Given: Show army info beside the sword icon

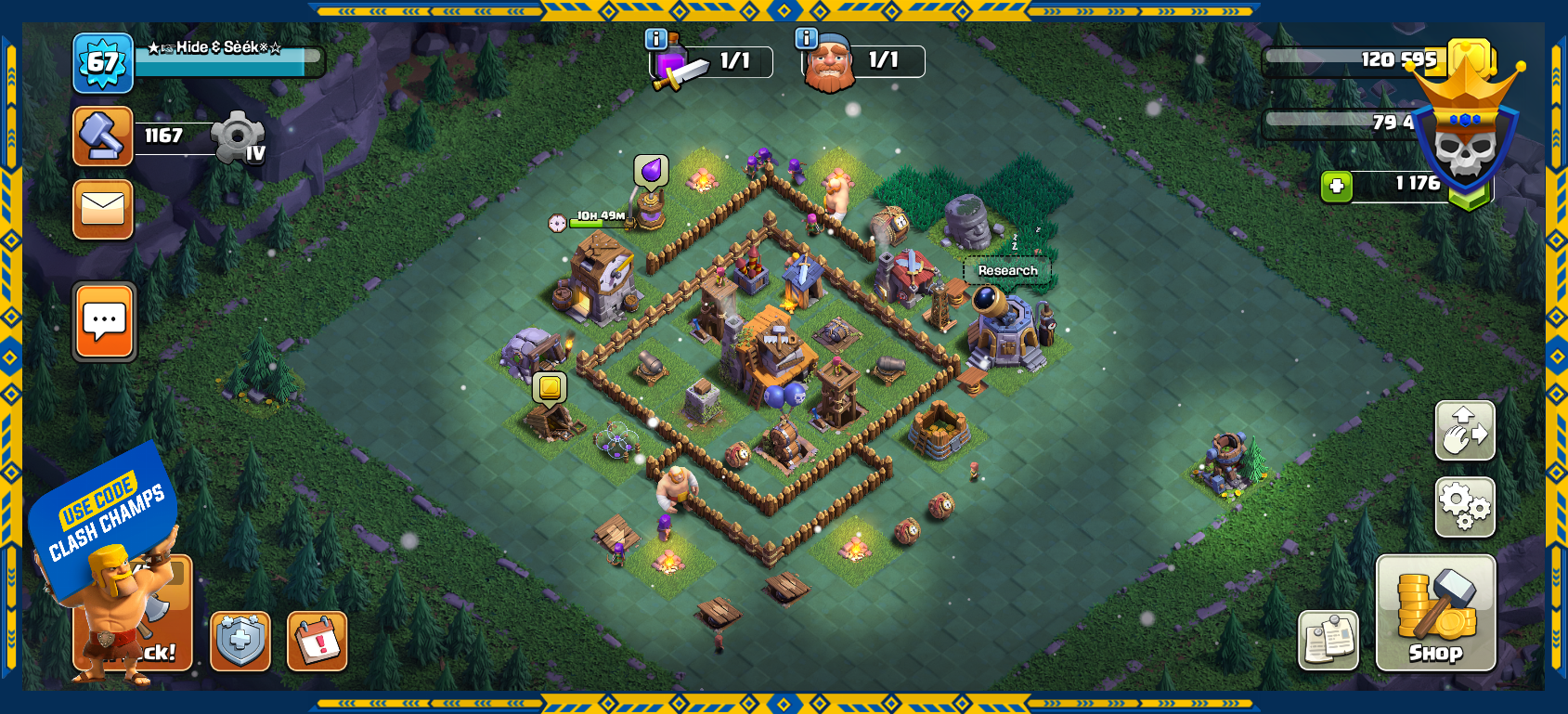Looking at the screenshot, I should [x=656, y=39].
